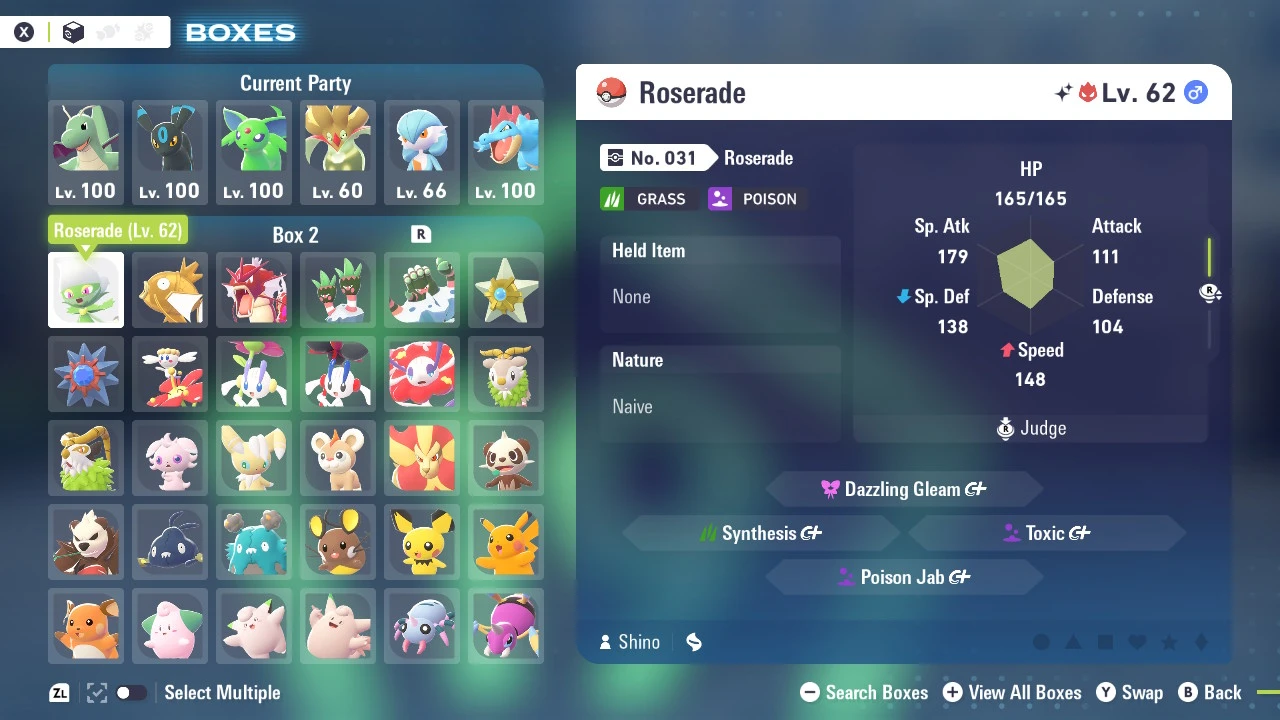Click the ribbon icon beside the stat chart
The width and height of the screenshot is (1280, 720).
click(x=1210, y=293)
